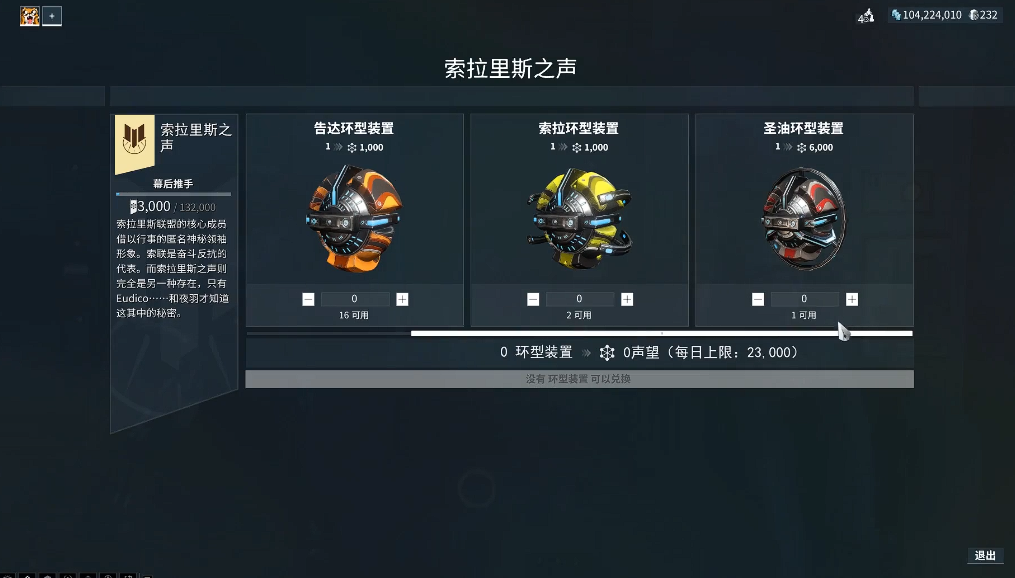Image resolution: width=1015 pixels, height=578 pixels.
Task: Increase the 索拉环型装置 quantity with plus
Action: pyautogui.click(x=627, y=299)
